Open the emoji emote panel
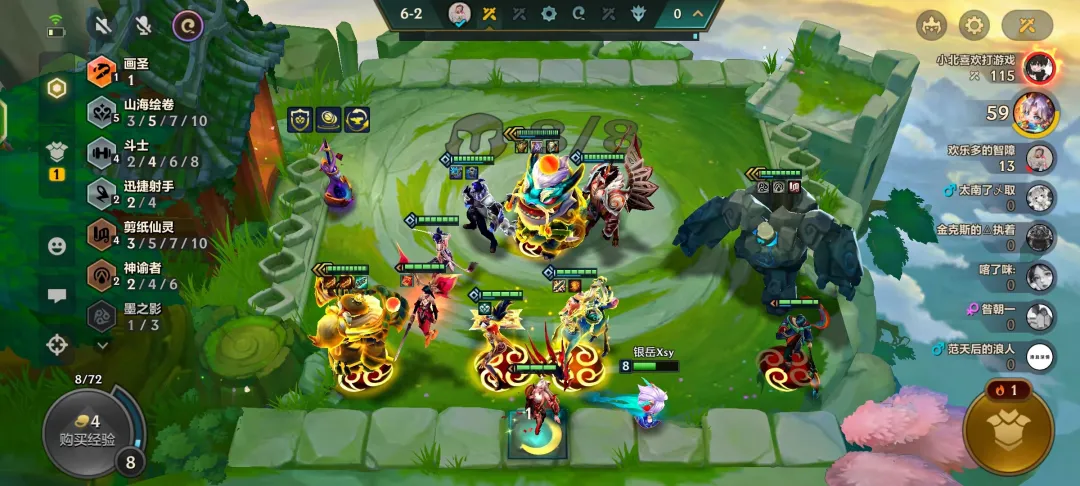Screen dimensions: 1080x486 point(57,245)
